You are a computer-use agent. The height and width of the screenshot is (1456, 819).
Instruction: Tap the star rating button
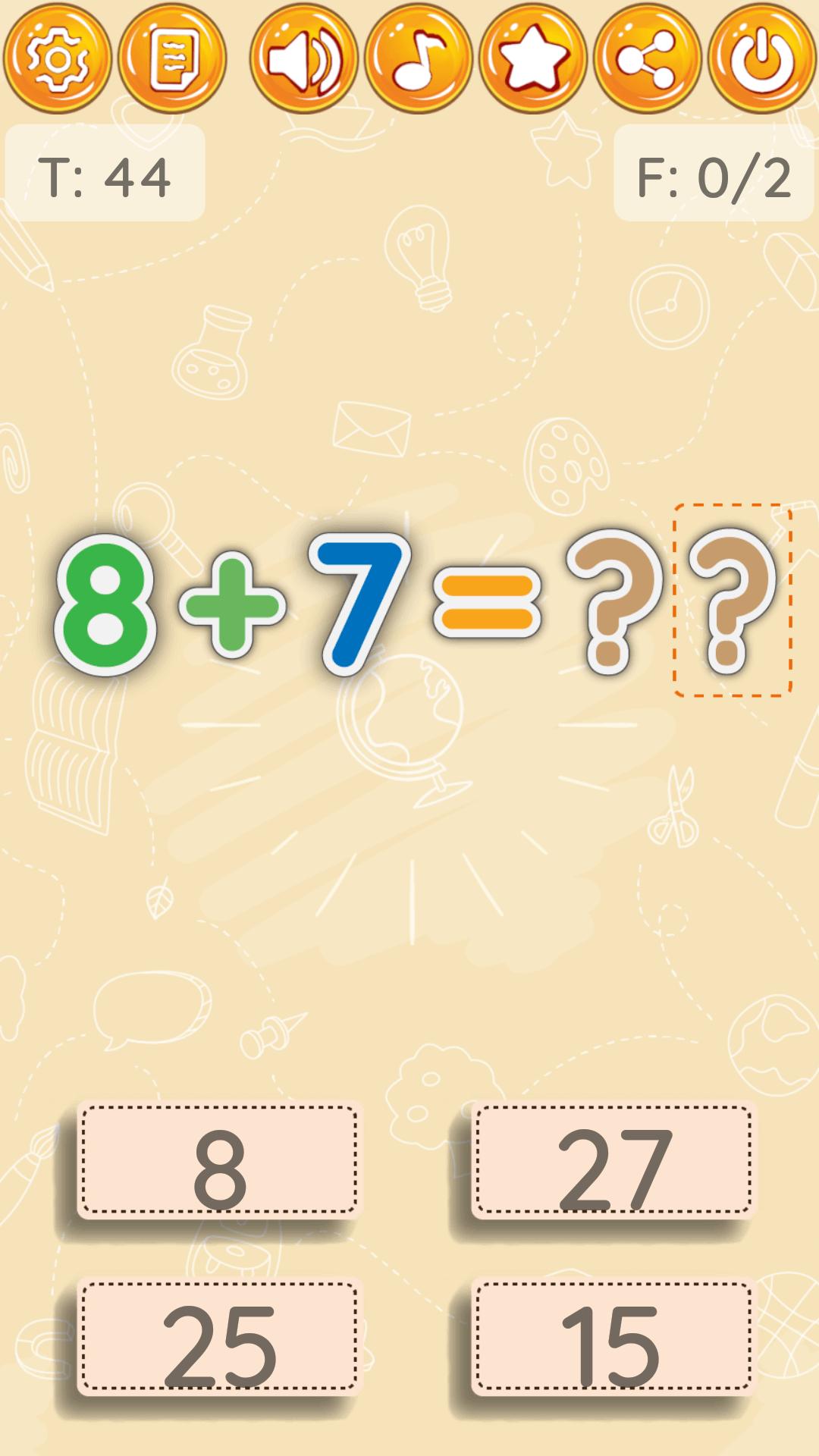click(533, 58)
